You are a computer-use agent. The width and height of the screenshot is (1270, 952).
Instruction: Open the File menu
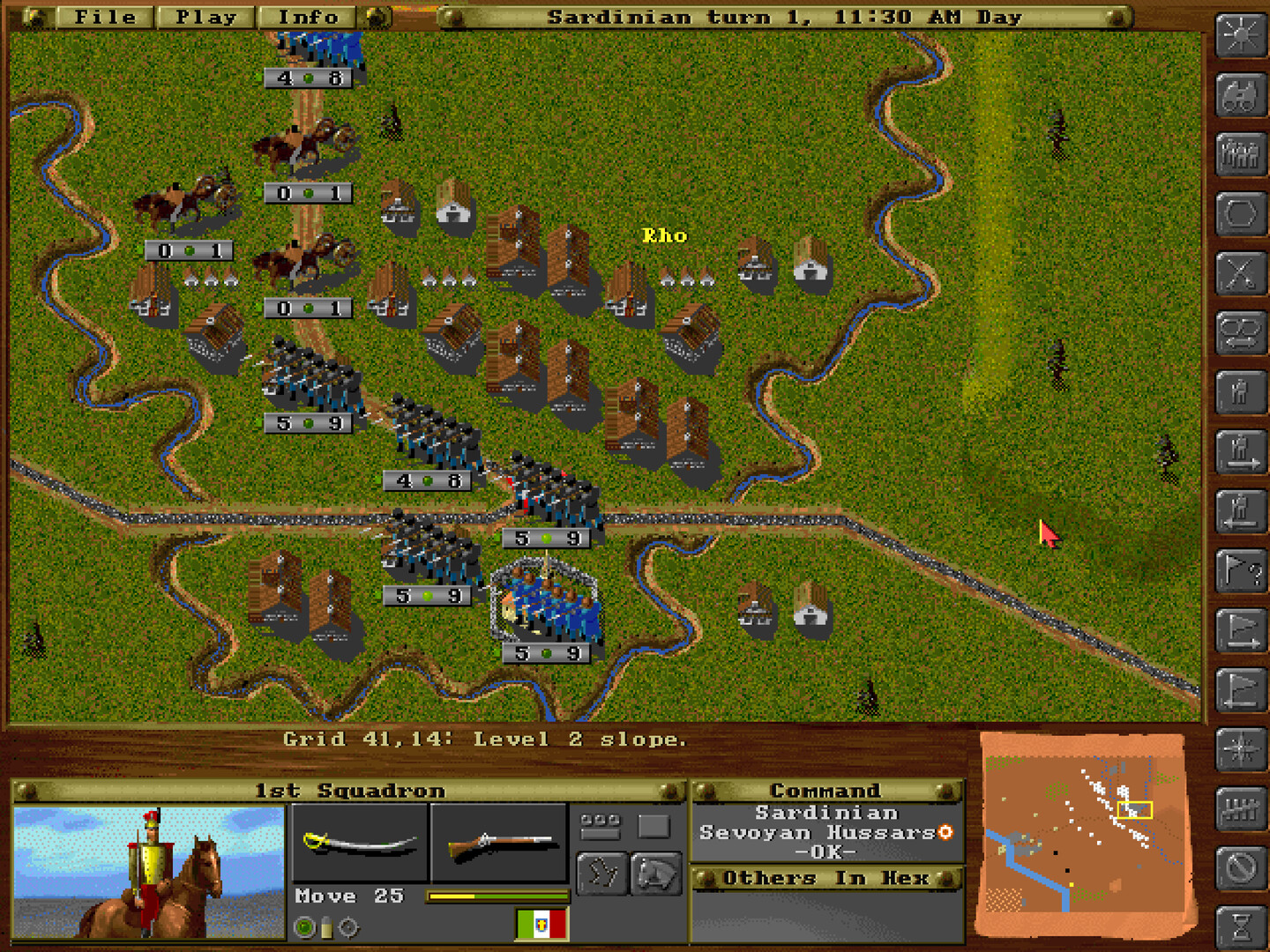coord(106,16)
